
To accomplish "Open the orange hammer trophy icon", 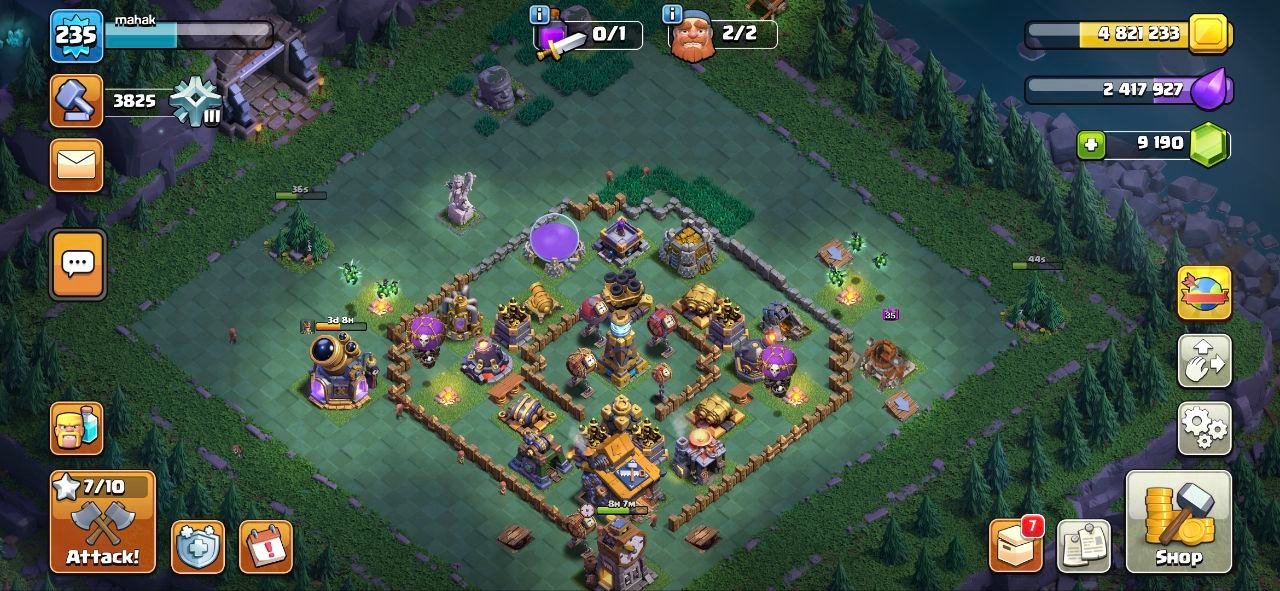I will click(x=76, y=101).
